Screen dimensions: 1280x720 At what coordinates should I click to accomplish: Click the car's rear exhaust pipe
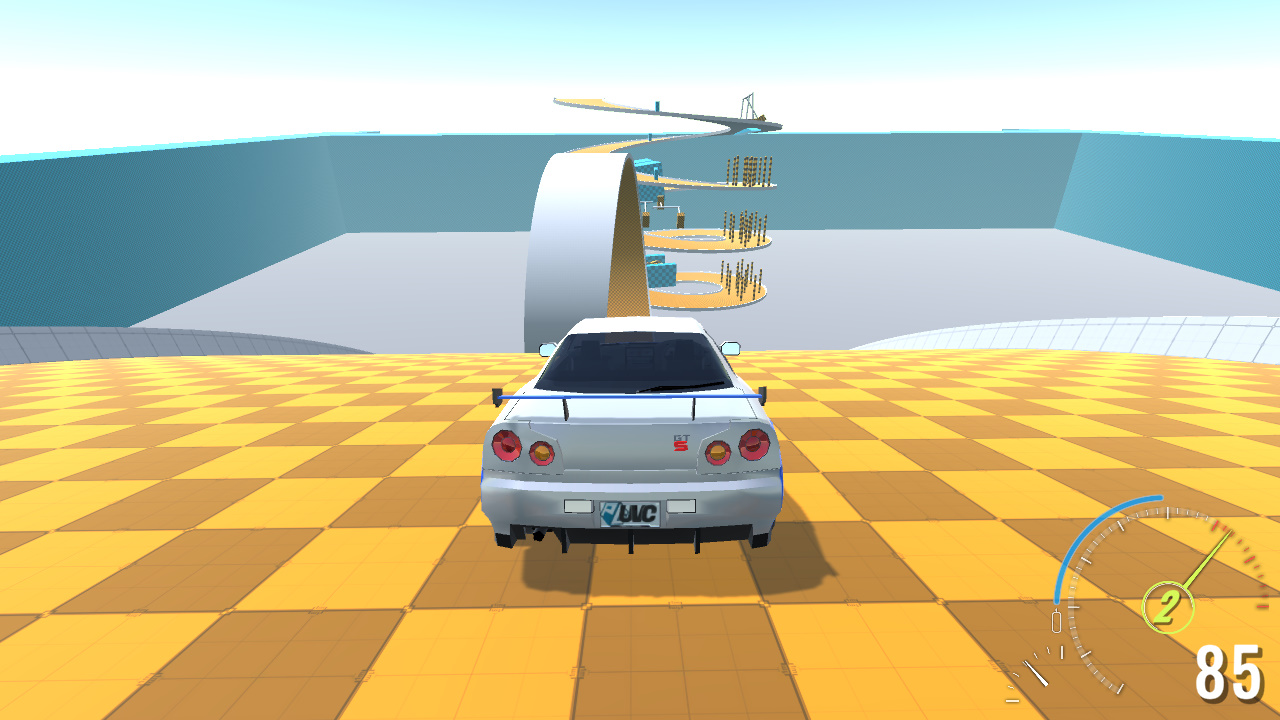point(537,535)
